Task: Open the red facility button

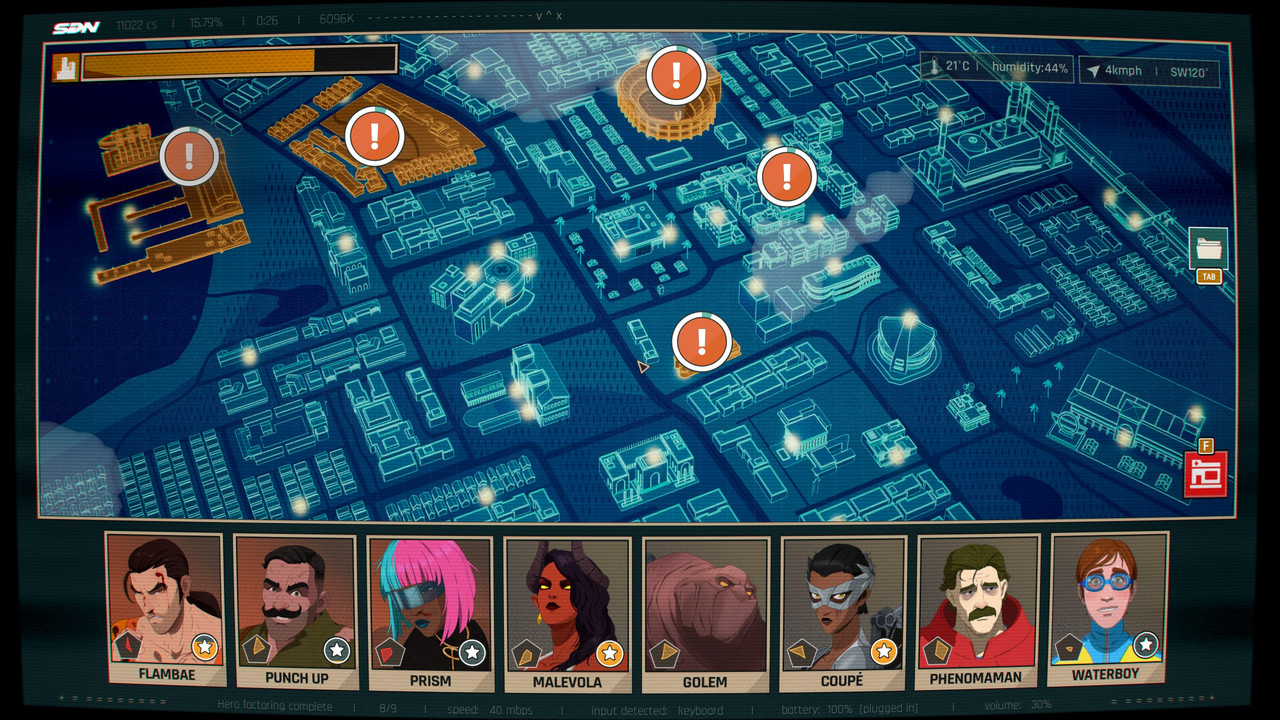Action: [1205, 474]
